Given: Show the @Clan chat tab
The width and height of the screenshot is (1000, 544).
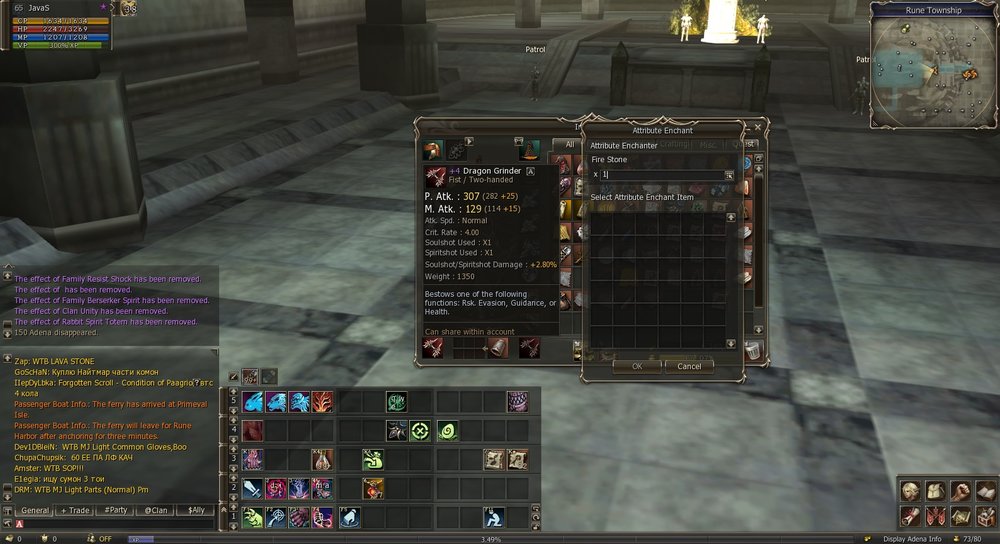Looking at the screenshot, I should [155, 510].
